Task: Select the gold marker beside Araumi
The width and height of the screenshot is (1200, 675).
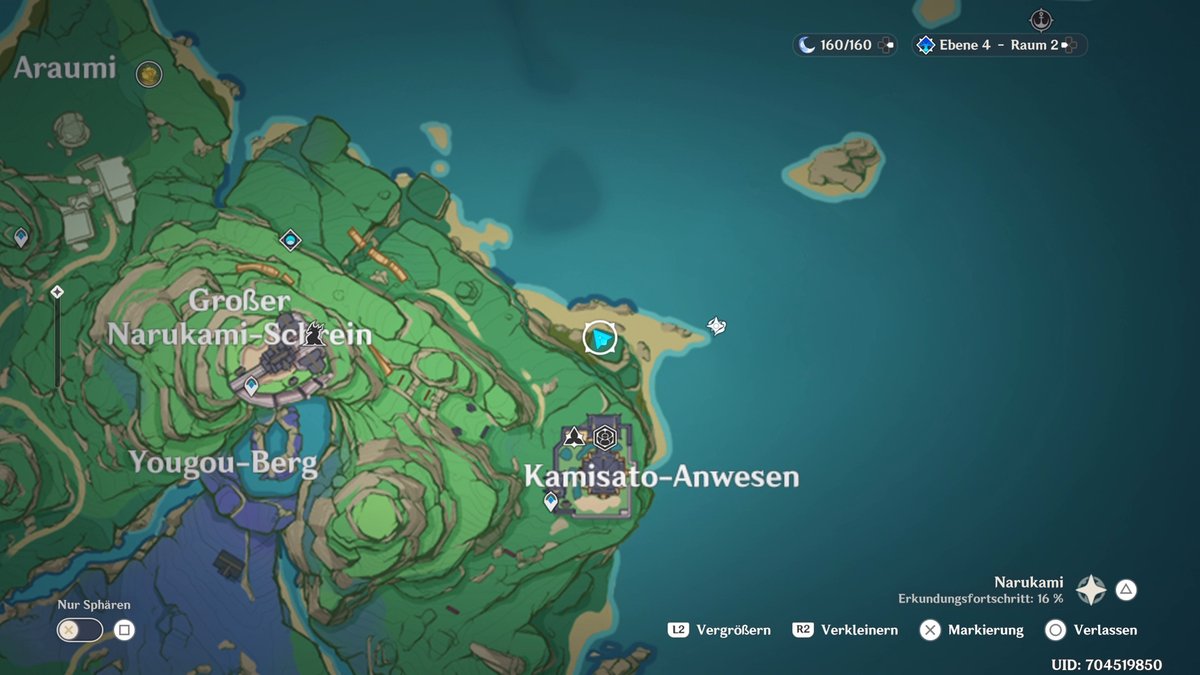Action: (x=149, y=73)
